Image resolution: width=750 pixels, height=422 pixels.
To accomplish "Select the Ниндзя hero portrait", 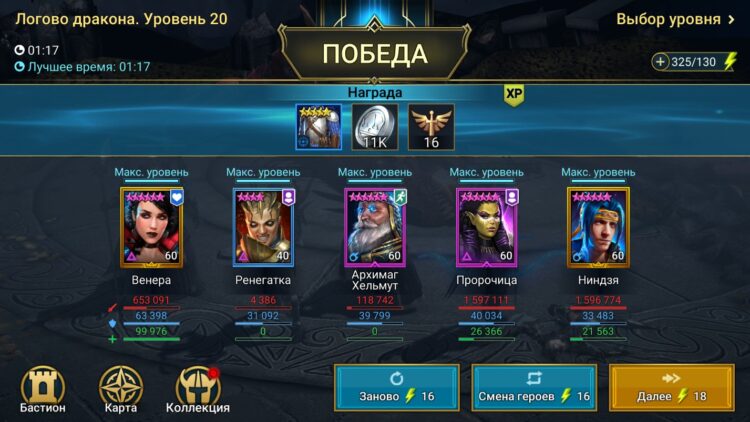I will point(599,227).
